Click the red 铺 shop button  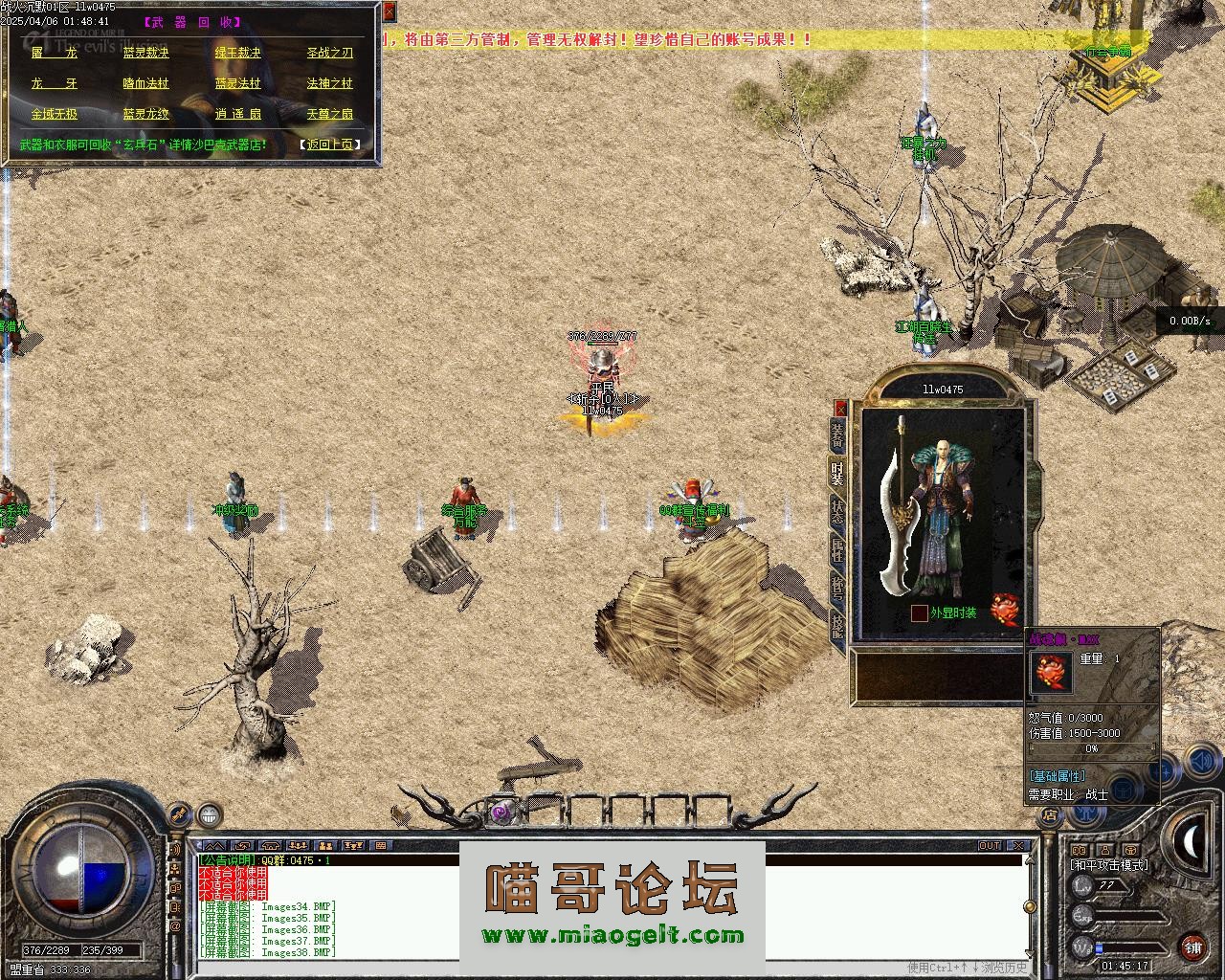pos(1192,947)
